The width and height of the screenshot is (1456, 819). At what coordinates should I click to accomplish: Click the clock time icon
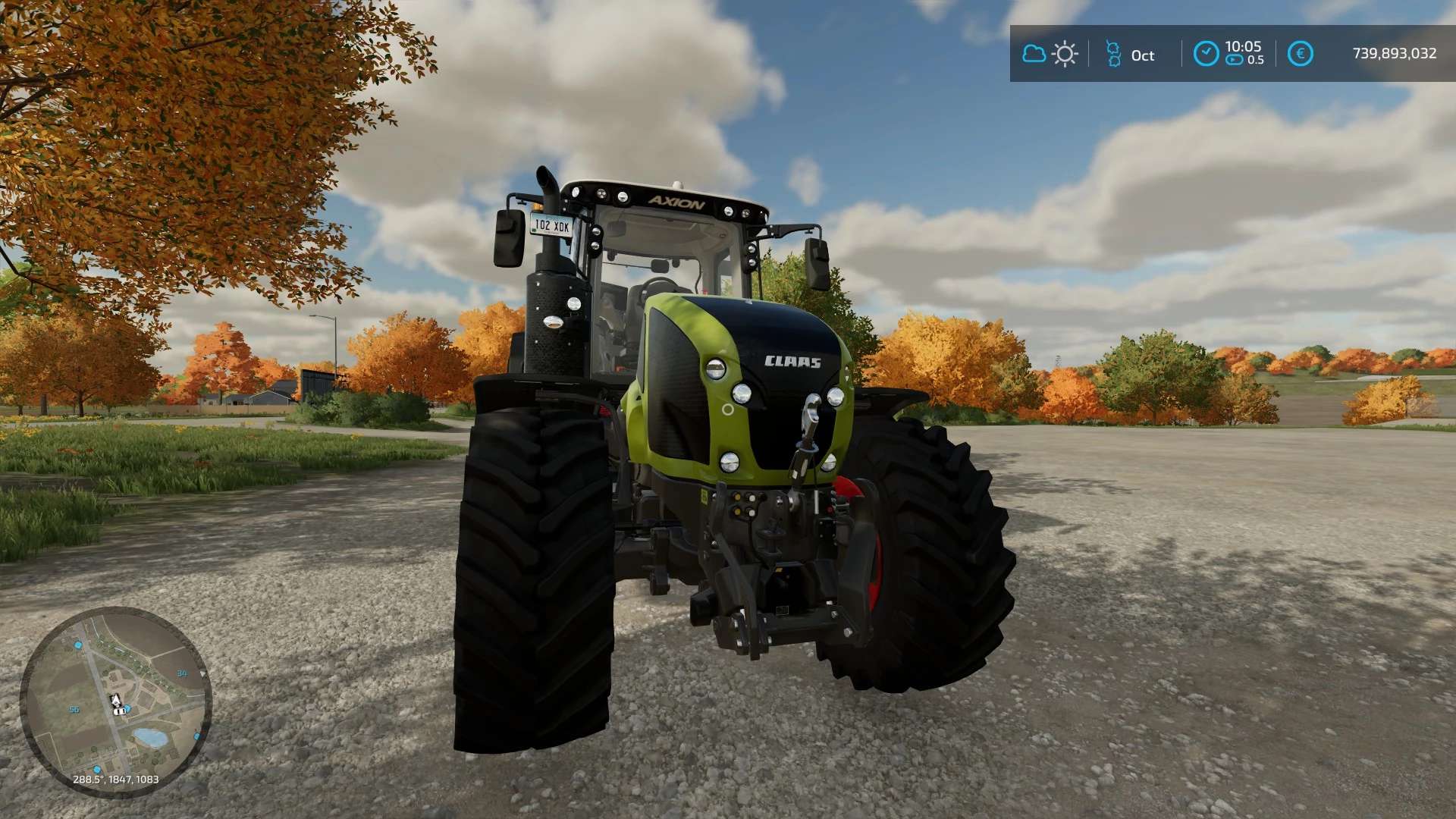coord(1206,54)
